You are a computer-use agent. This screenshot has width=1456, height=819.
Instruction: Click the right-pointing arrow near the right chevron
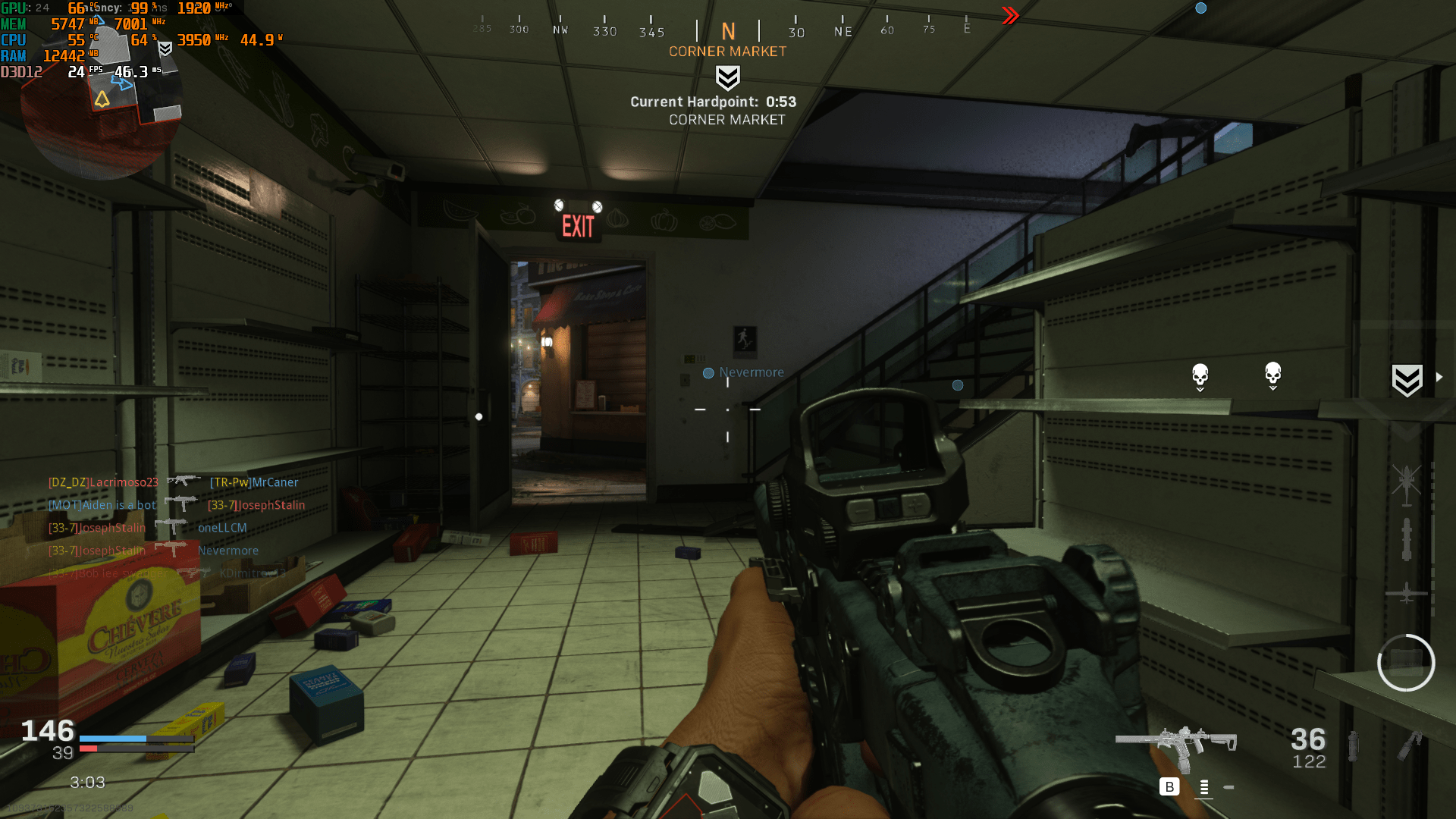[1439, 375]
